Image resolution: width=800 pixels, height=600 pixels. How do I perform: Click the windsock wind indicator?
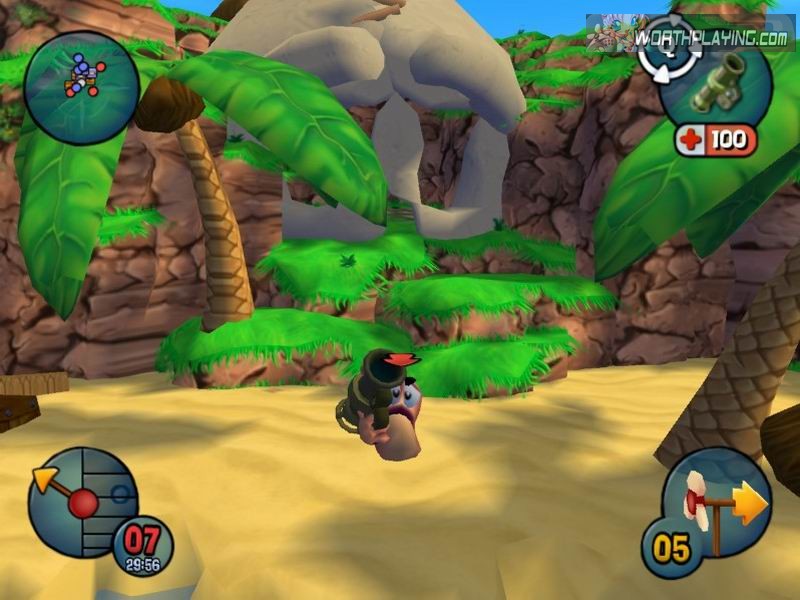pyautogui.click(x=716, y=503)
